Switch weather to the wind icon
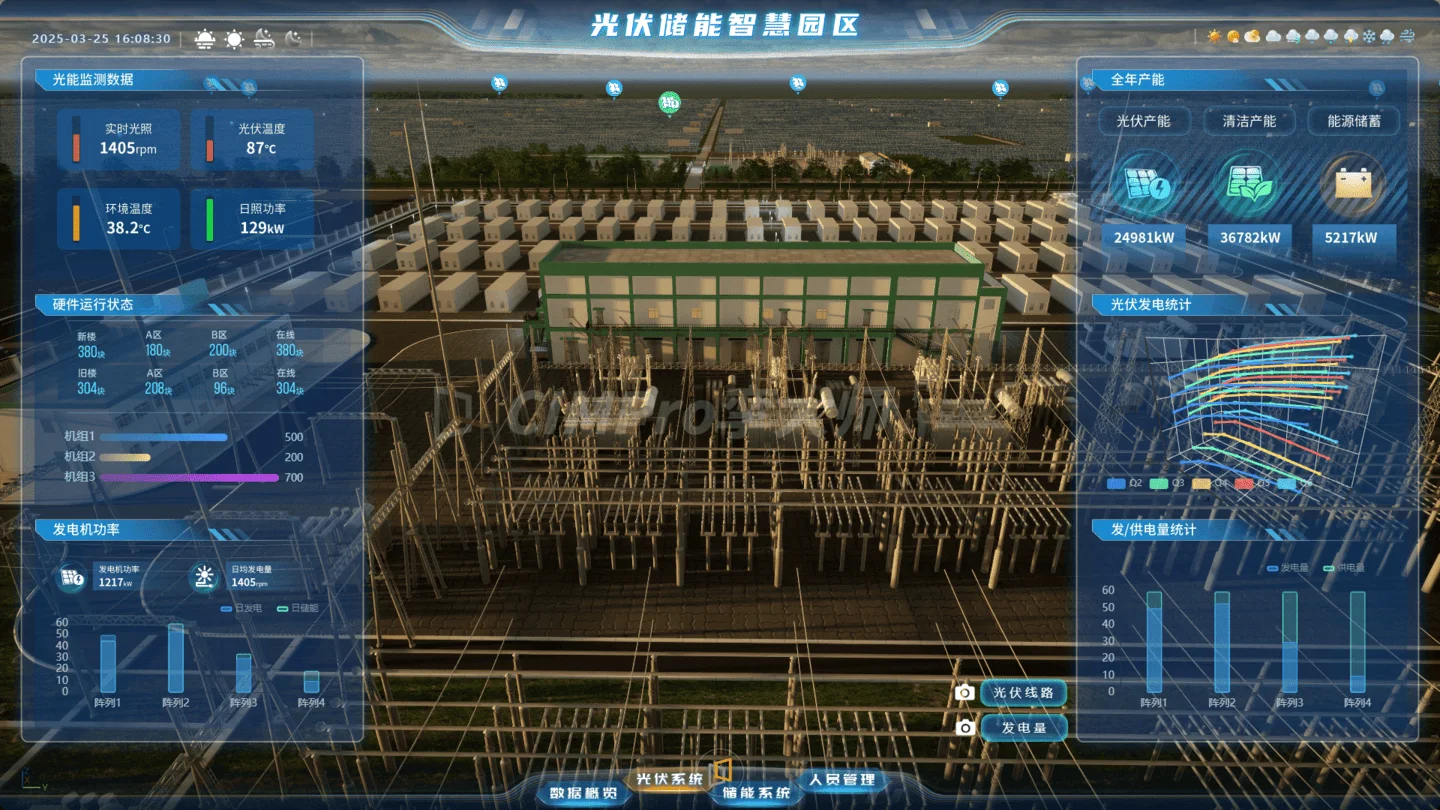The height and width of the screenshot is (810, 1440). 1408,37
